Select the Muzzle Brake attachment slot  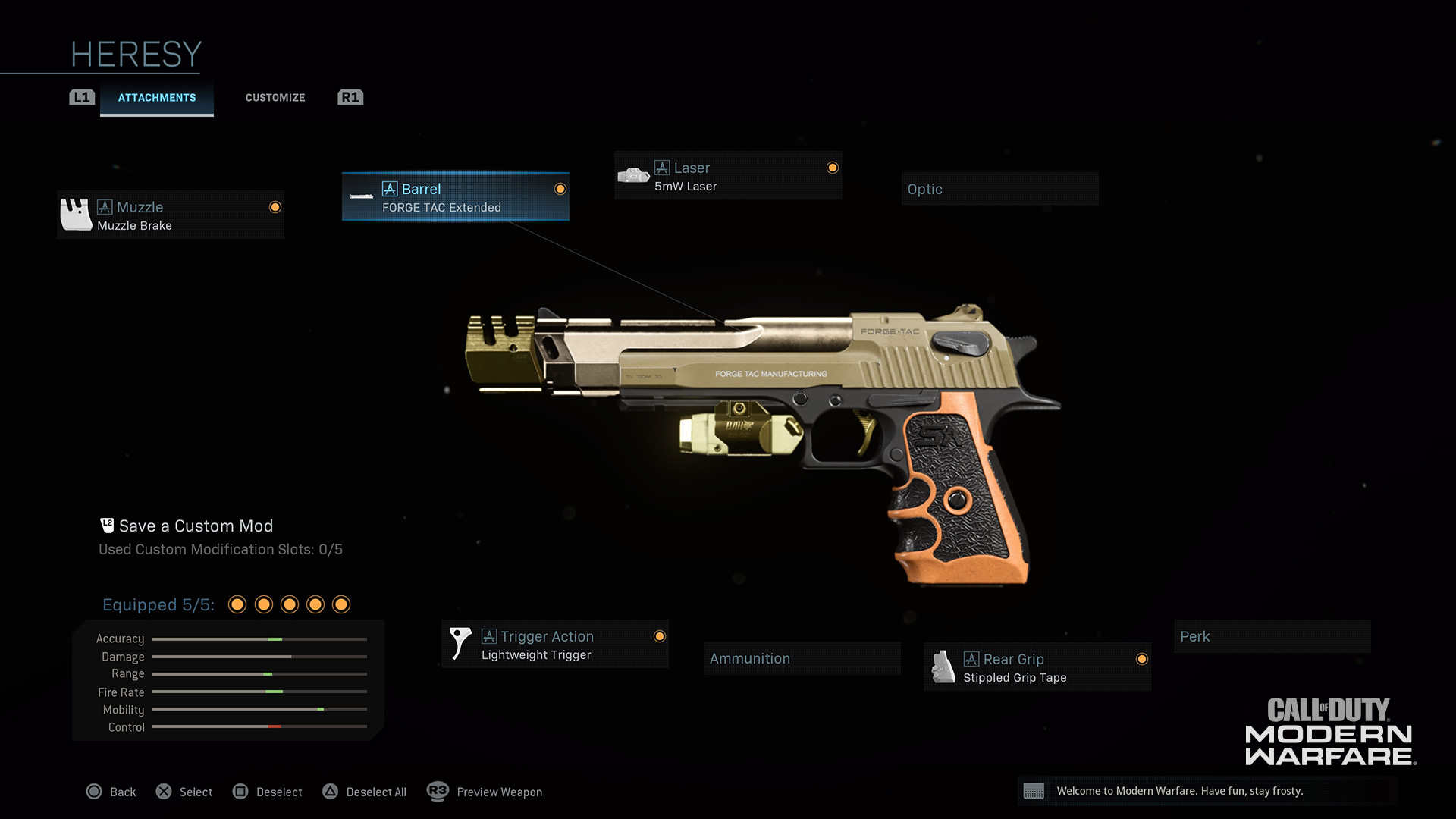point(171,215)
